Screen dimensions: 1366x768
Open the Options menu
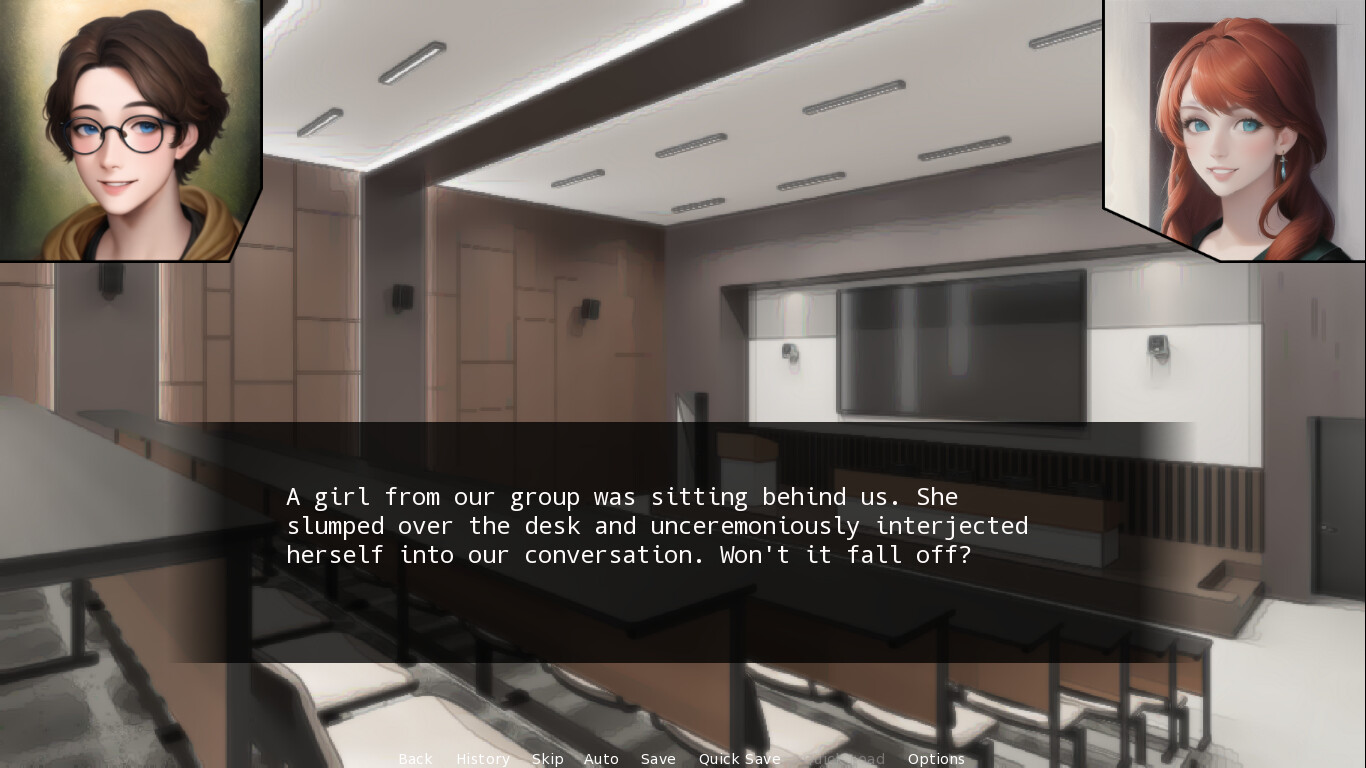pyautogui.click(x=936, y=759)
